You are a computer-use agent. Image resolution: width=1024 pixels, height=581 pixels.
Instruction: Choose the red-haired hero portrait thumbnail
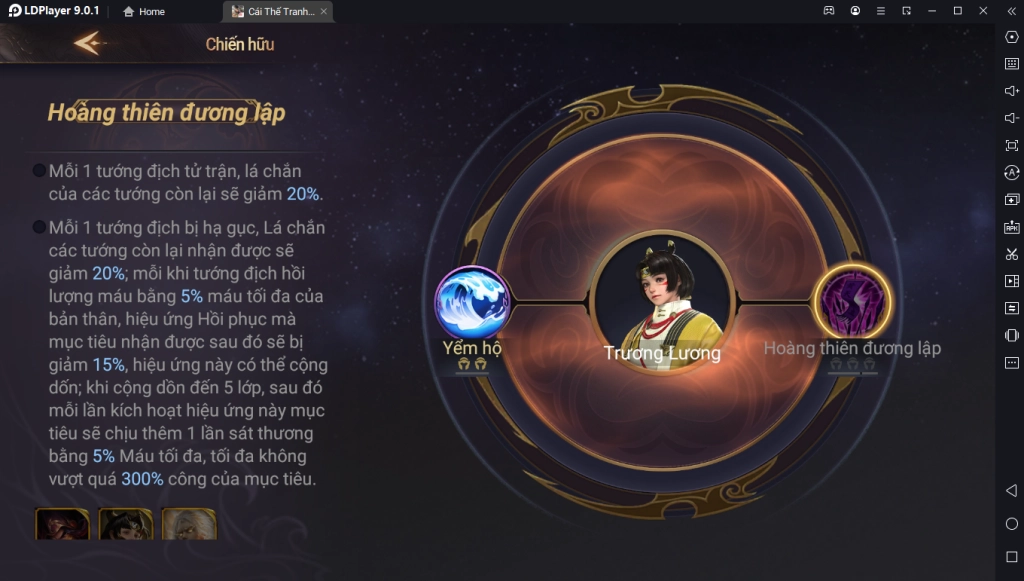tap(62, 524)
